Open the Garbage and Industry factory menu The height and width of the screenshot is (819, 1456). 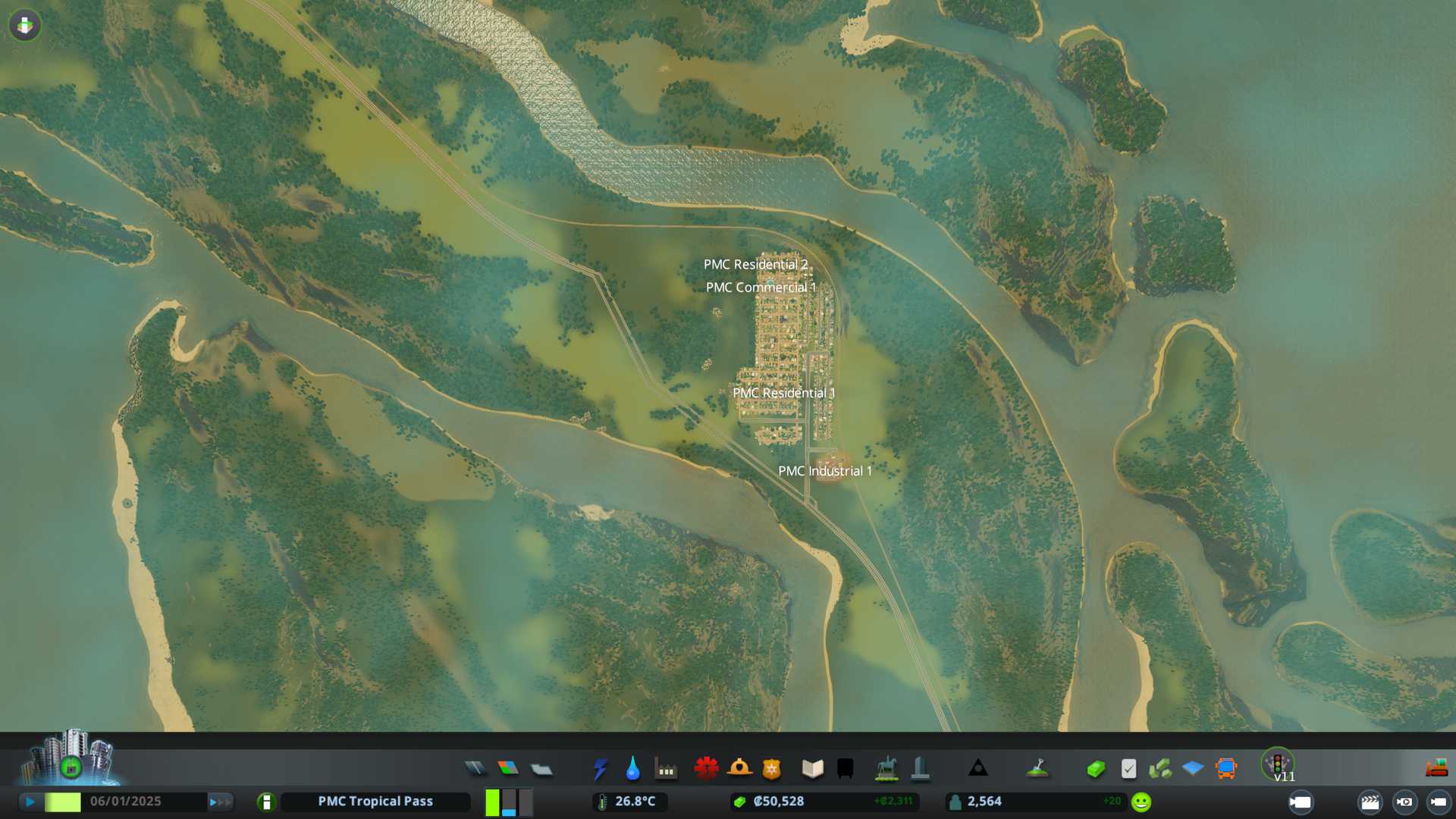[x=666, y=769]
